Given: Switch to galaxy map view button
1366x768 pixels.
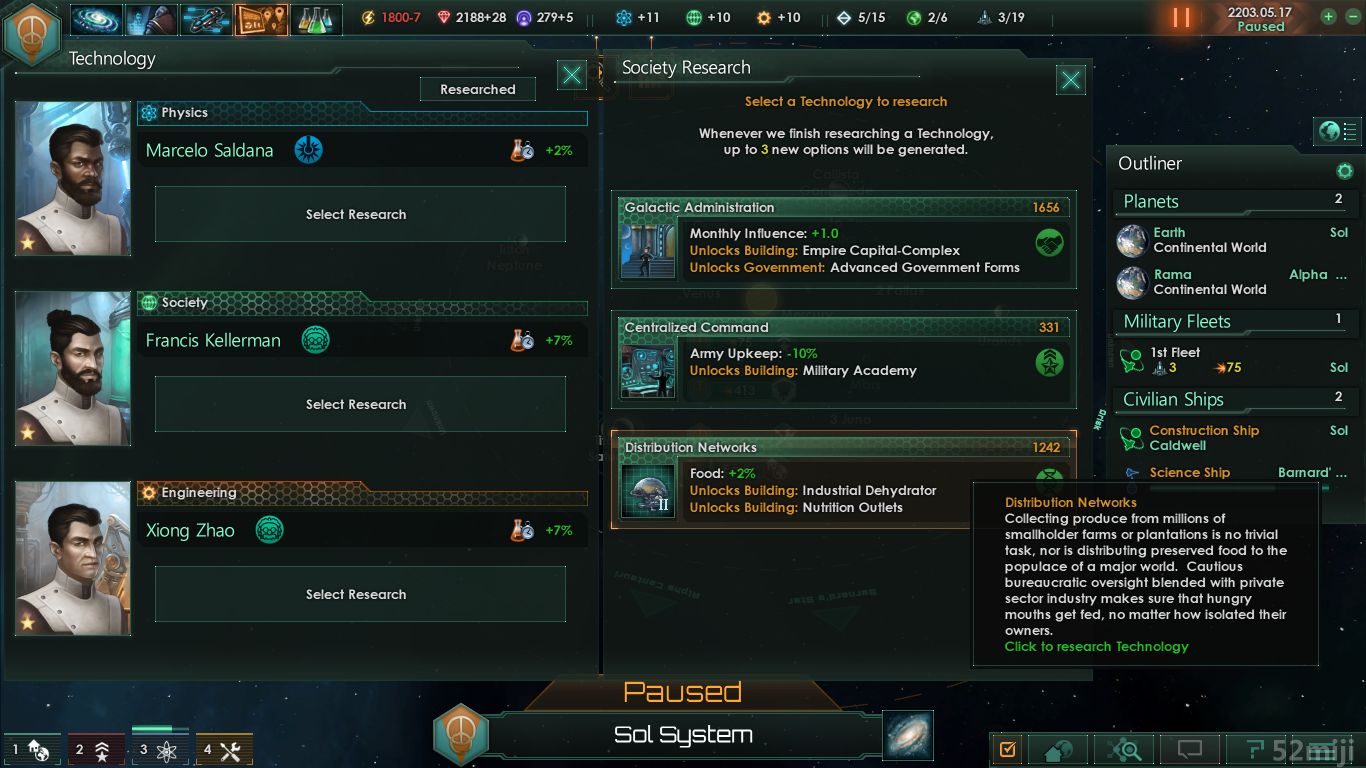Looking at the screenshot, I should click(908, 735).
